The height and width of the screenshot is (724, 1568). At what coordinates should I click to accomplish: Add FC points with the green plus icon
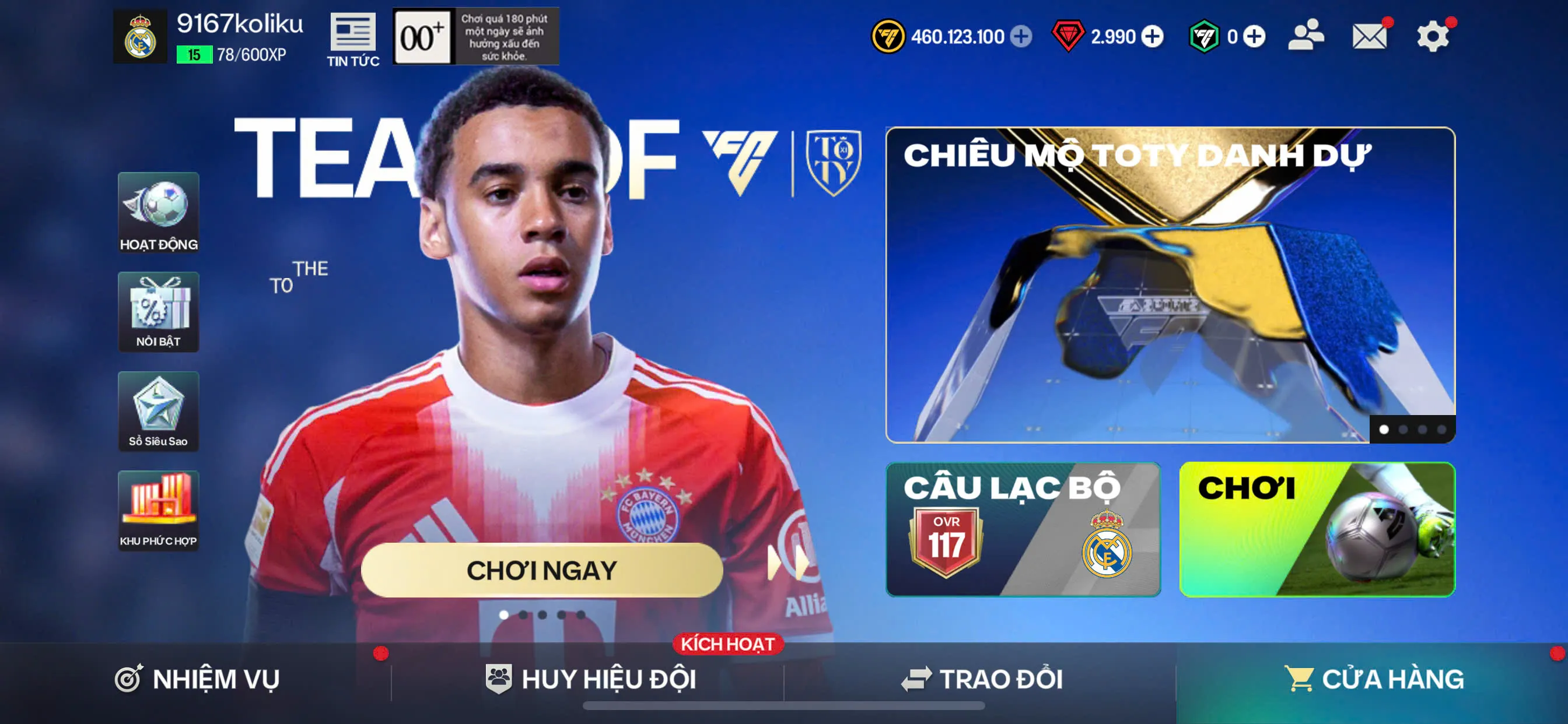1254,37
